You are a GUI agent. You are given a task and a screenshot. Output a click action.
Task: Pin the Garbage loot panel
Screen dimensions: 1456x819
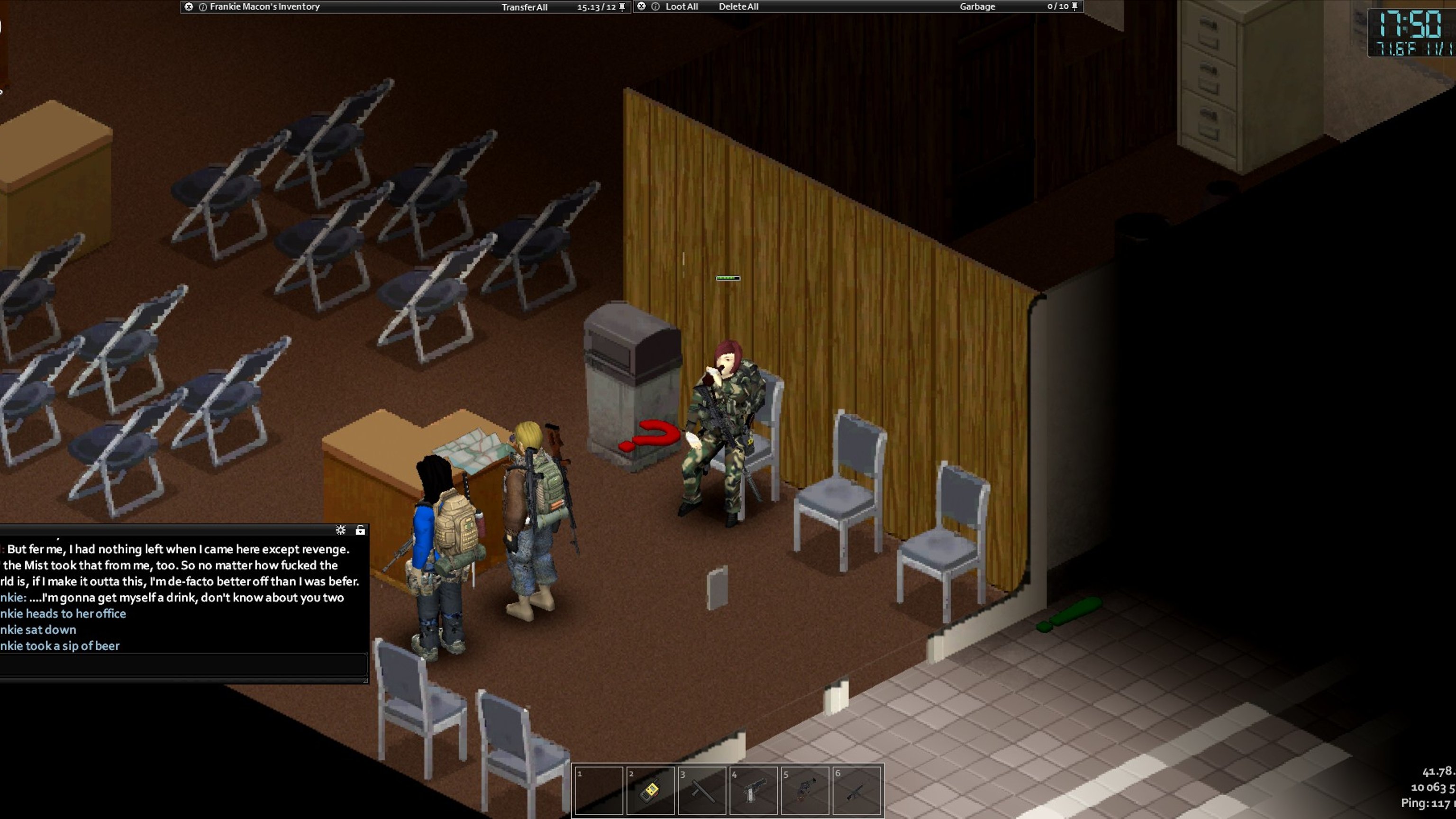1074,6
